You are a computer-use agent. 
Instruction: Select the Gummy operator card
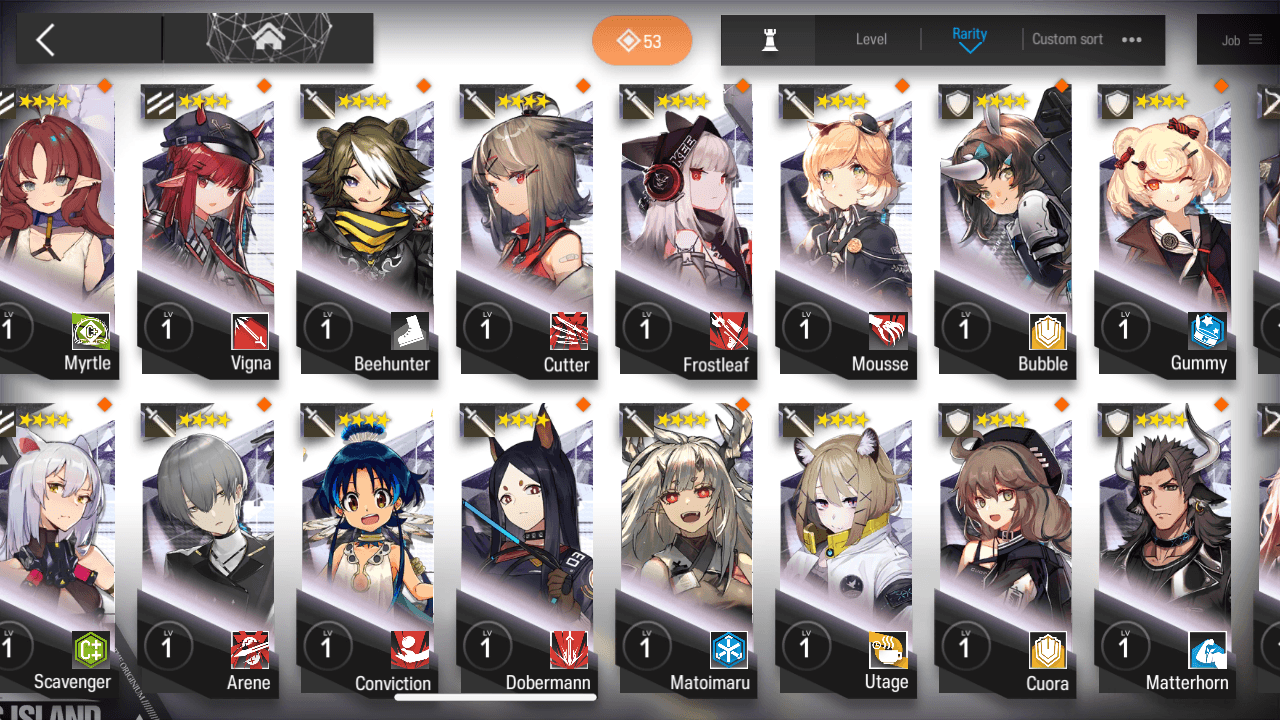point(1164,230)
